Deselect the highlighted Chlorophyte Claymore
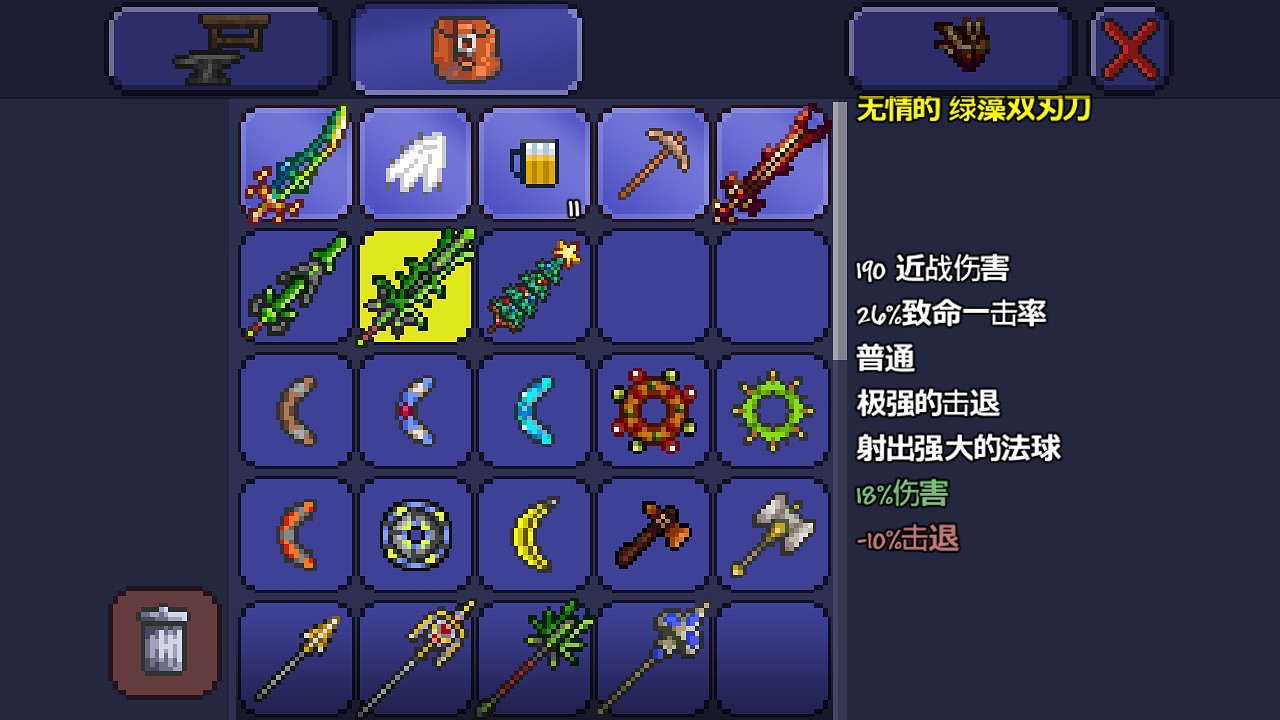The image size is (1280, 720). (x=415, y=287)
